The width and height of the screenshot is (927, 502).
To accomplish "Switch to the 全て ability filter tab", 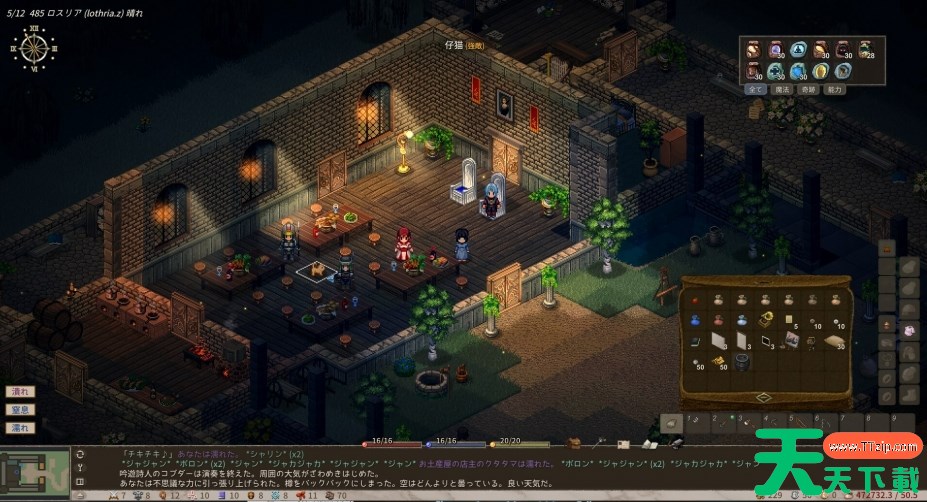I will [x=756, y=89].
